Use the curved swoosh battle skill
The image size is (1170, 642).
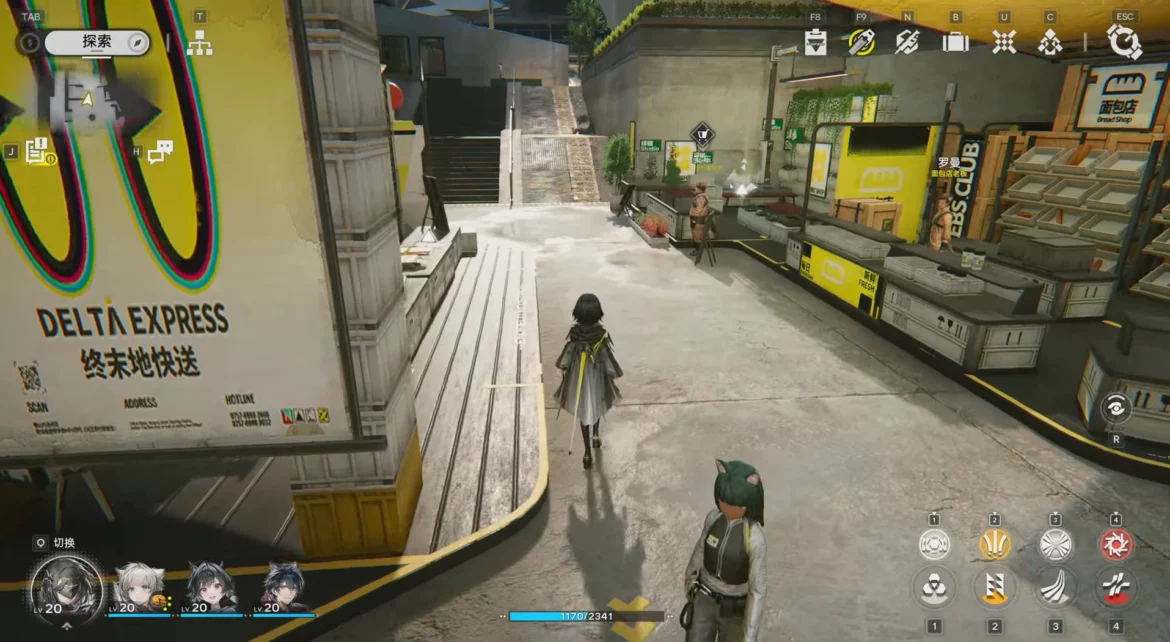1055,587
